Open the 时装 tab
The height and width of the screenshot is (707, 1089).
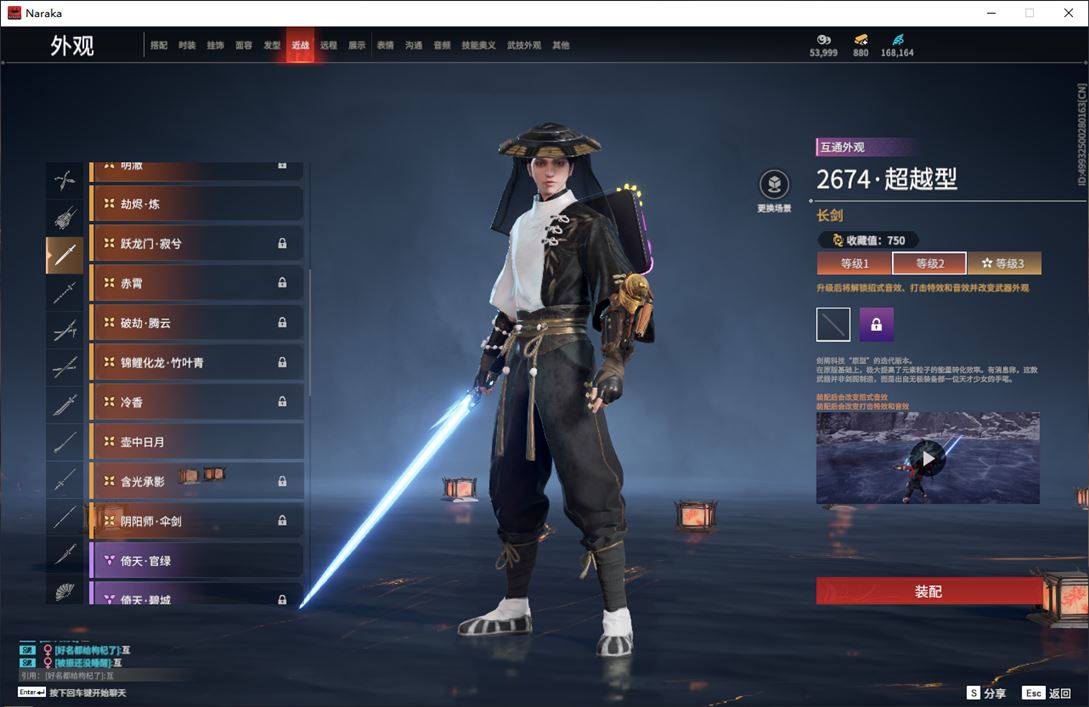[187, 46]
